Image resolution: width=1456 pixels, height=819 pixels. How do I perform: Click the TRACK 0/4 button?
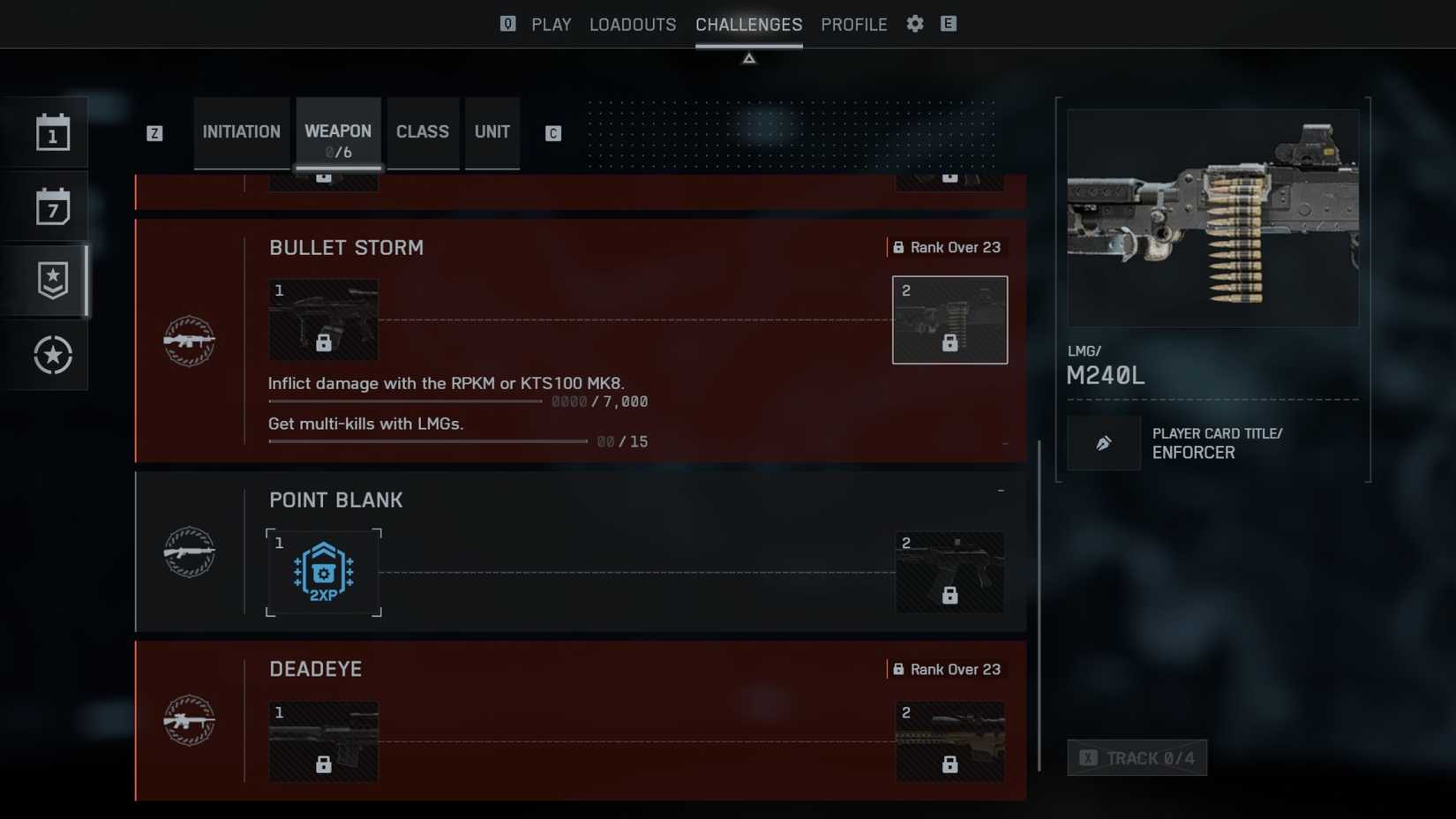[x=1137, y=757]
